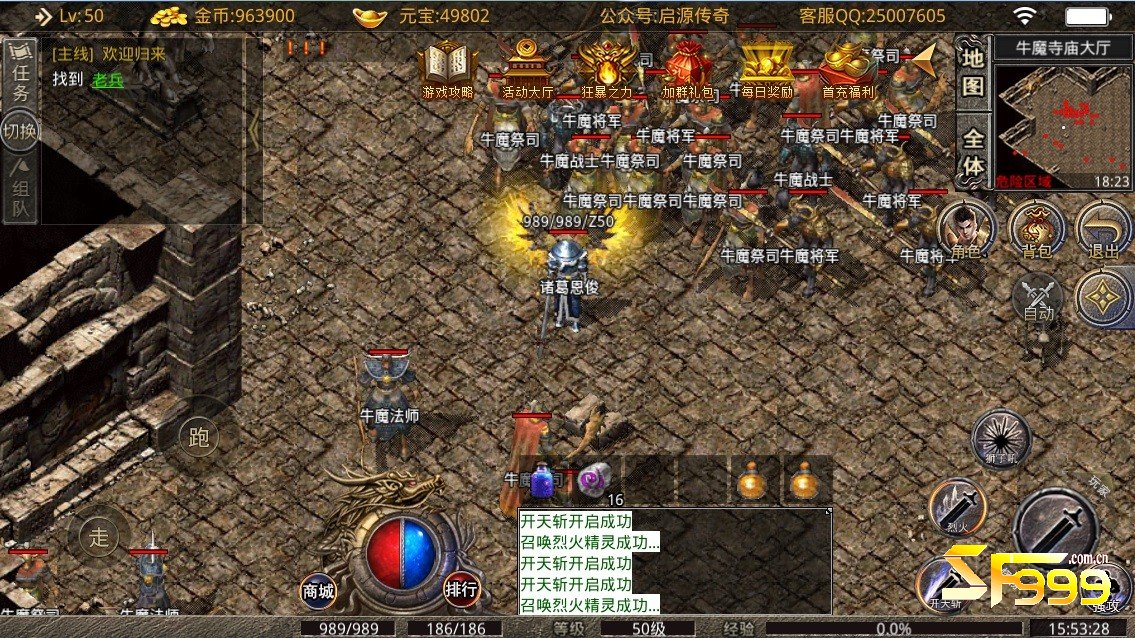Toggle 自动 auto-combat
This screenshot has width=1135, height=638.
pyautogui.click(x=1038, y=298)
